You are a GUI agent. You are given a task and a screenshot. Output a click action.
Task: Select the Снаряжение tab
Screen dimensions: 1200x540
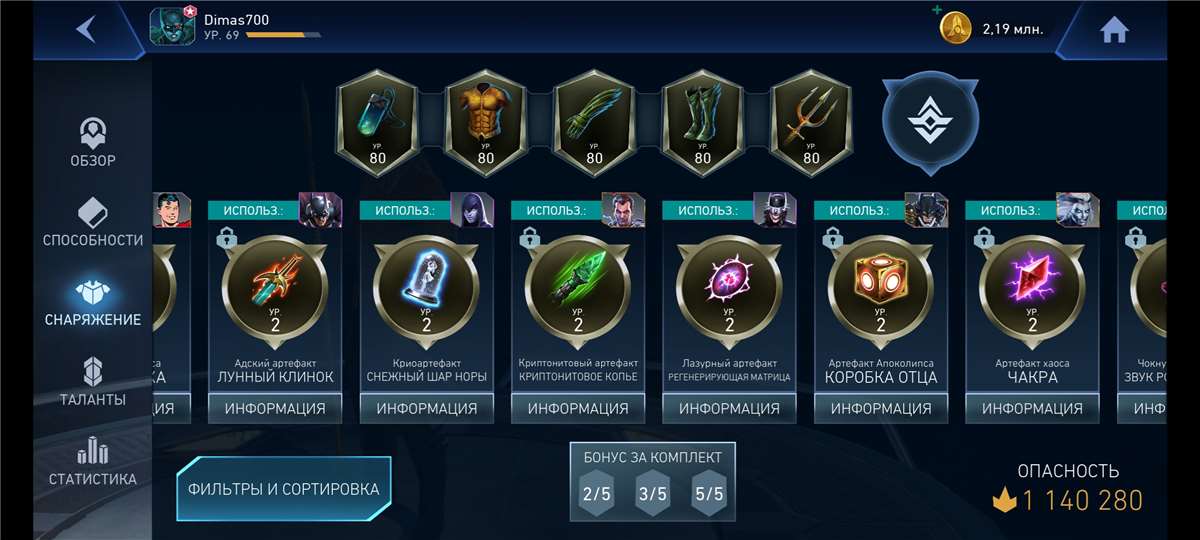(93, 302)
